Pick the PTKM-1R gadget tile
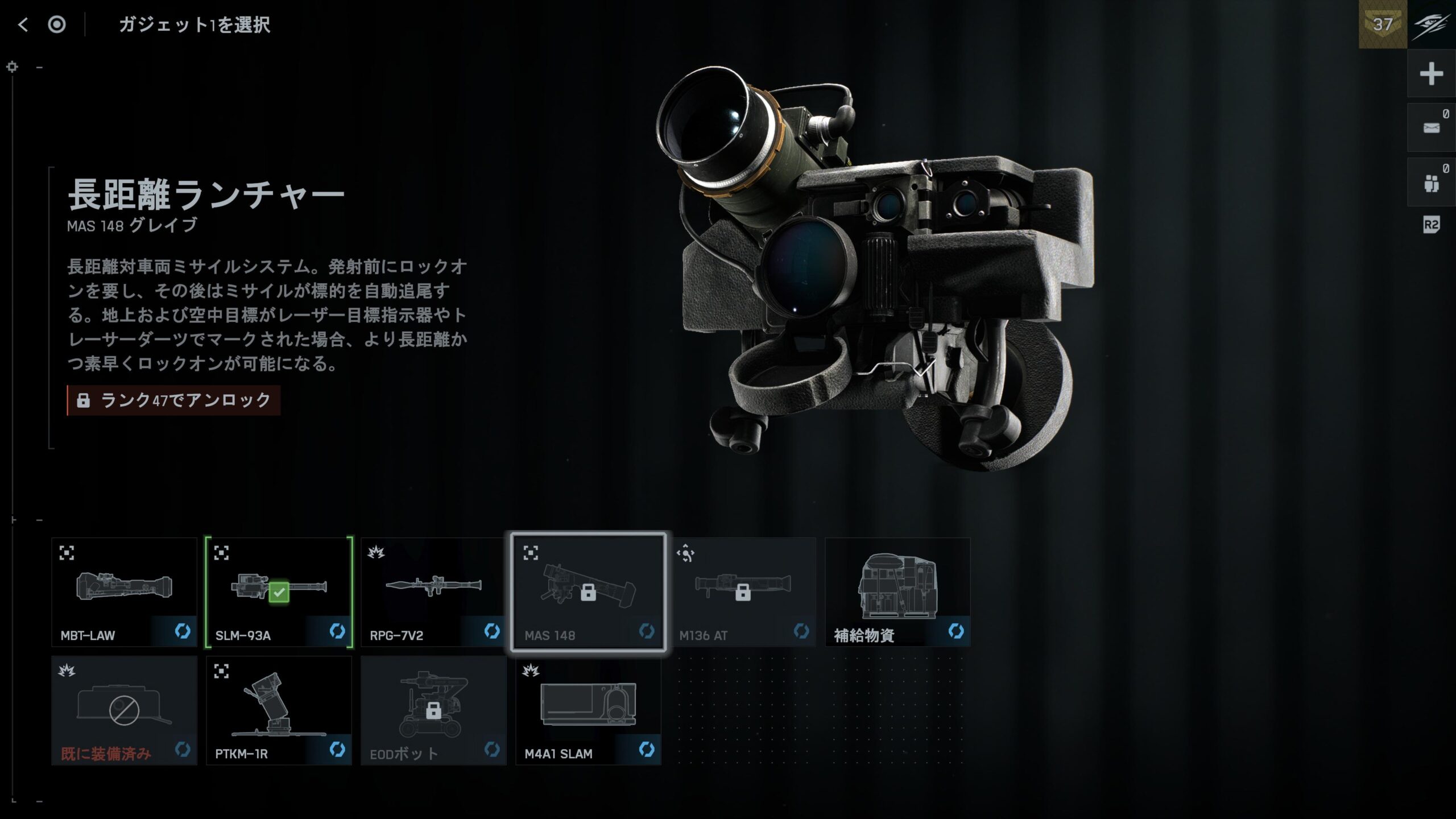The width and height of the screenshot is (1456, 819). click(x=279, y=710)
